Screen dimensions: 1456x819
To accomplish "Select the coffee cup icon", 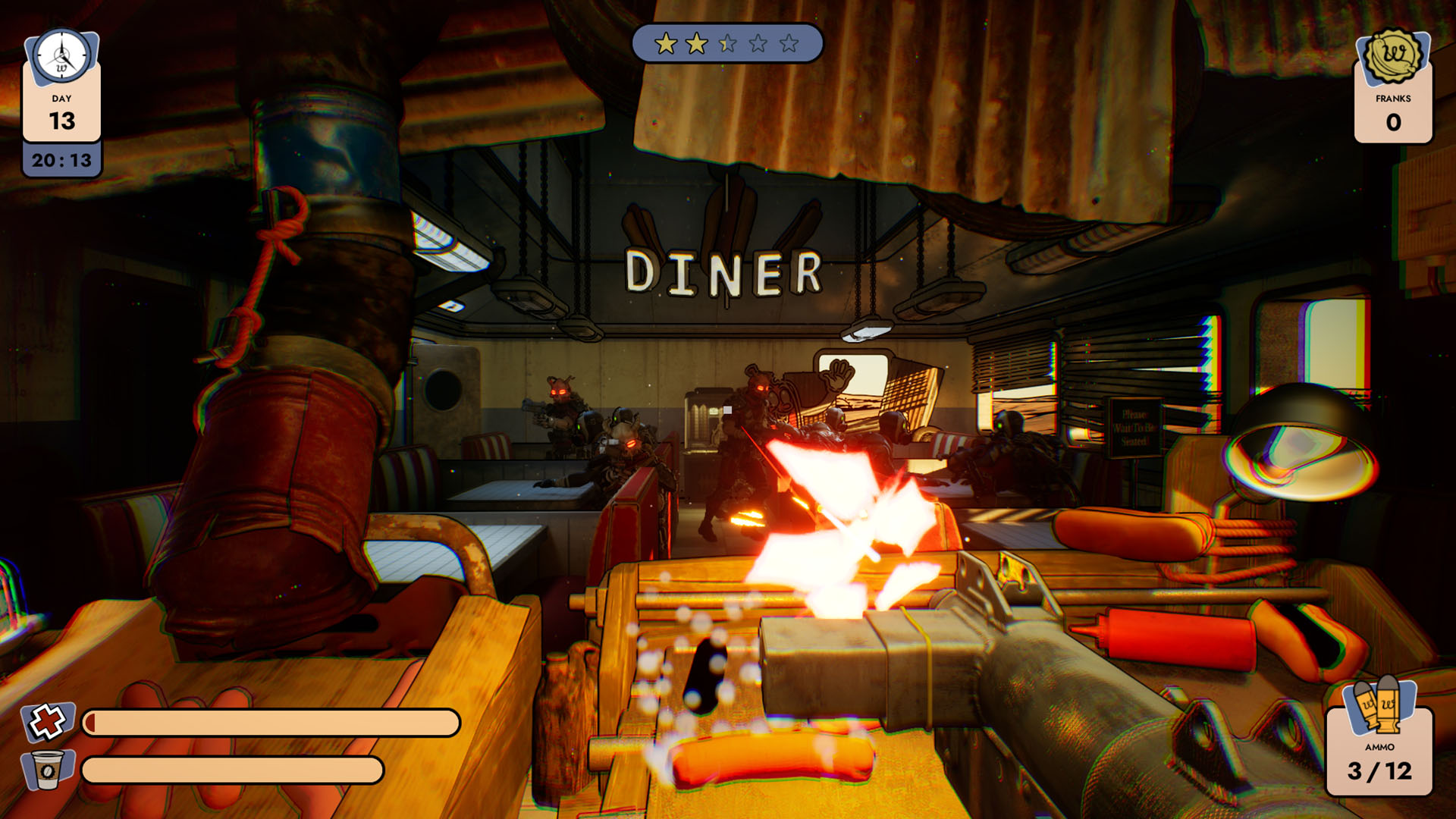I will tap(48, 770).
